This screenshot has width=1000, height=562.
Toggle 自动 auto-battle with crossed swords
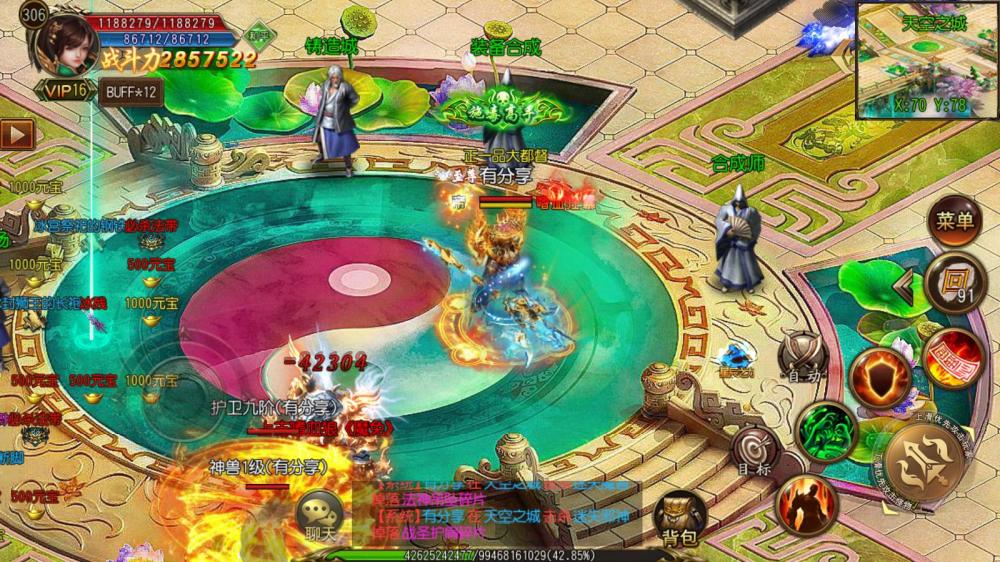point(802,357)
